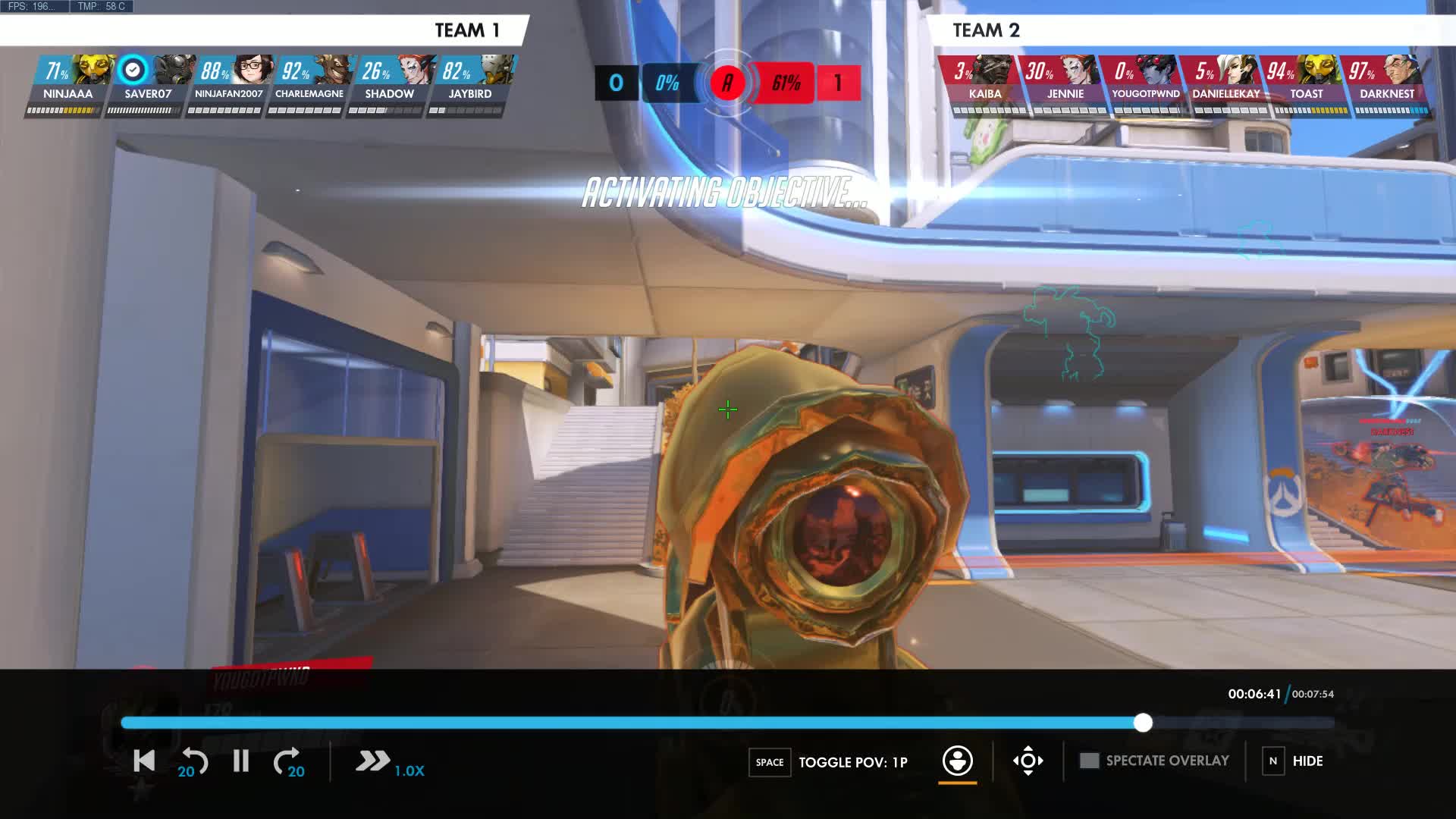Select the follow-player camera icon
The image size is (1456, 819).
pos(958,762)
